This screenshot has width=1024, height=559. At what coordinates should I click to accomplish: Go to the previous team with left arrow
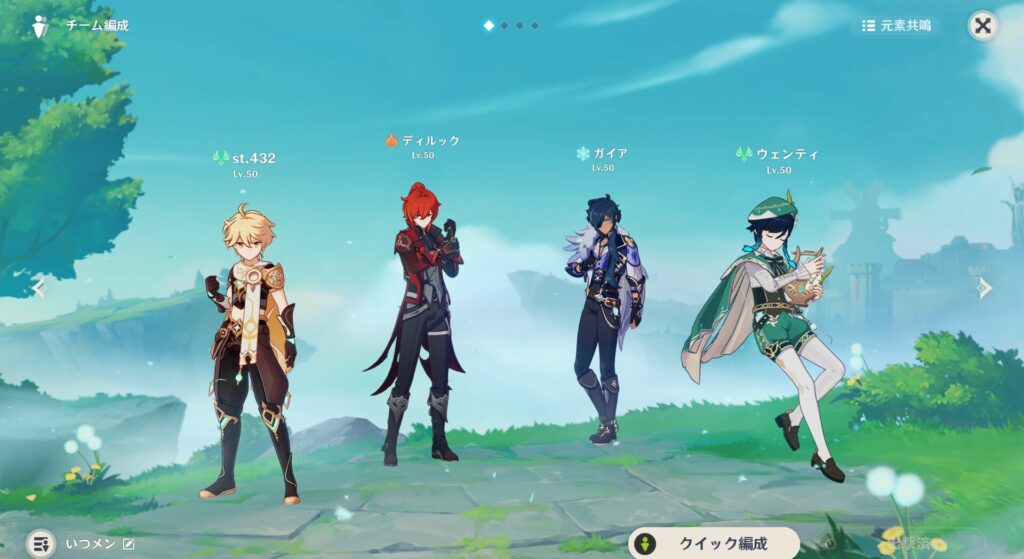[x=39, y=288]
